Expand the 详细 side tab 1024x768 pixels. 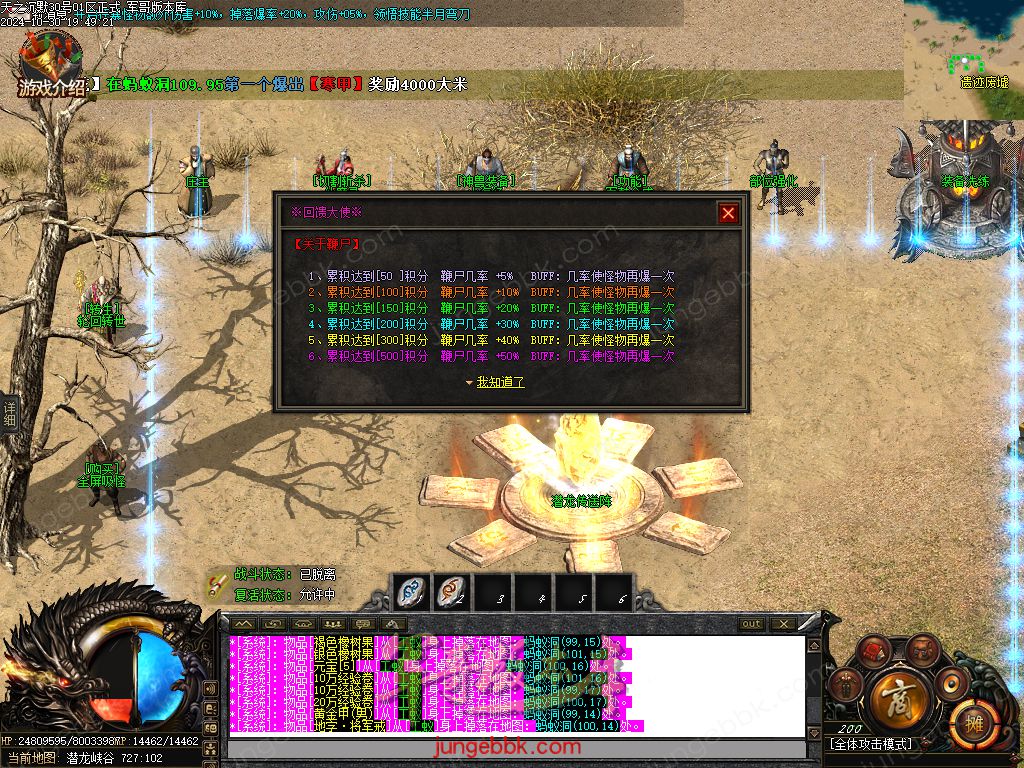pos(9,413)
